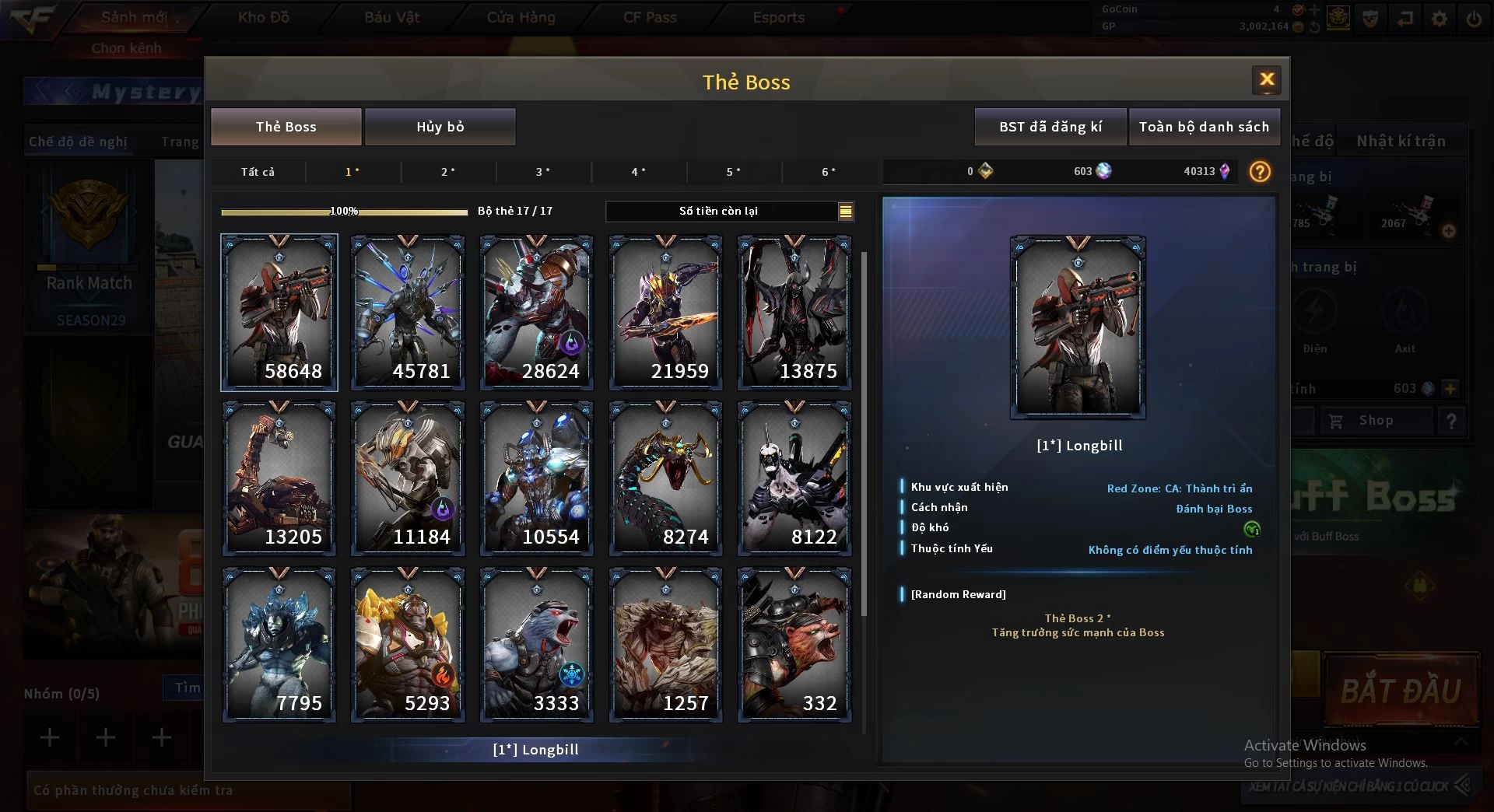This screenshot has width=1494, height=812.
Task: Show the 6-star boss cards
Action: tap(829, 172)
